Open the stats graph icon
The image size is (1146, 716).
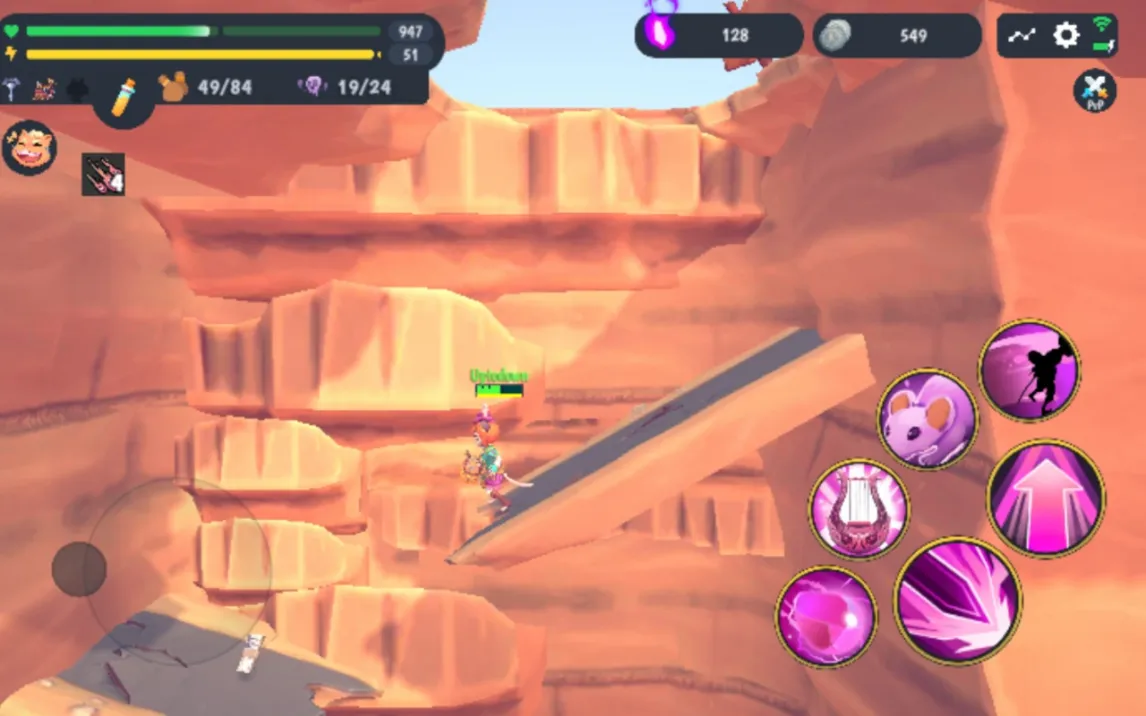point(1021,36)
